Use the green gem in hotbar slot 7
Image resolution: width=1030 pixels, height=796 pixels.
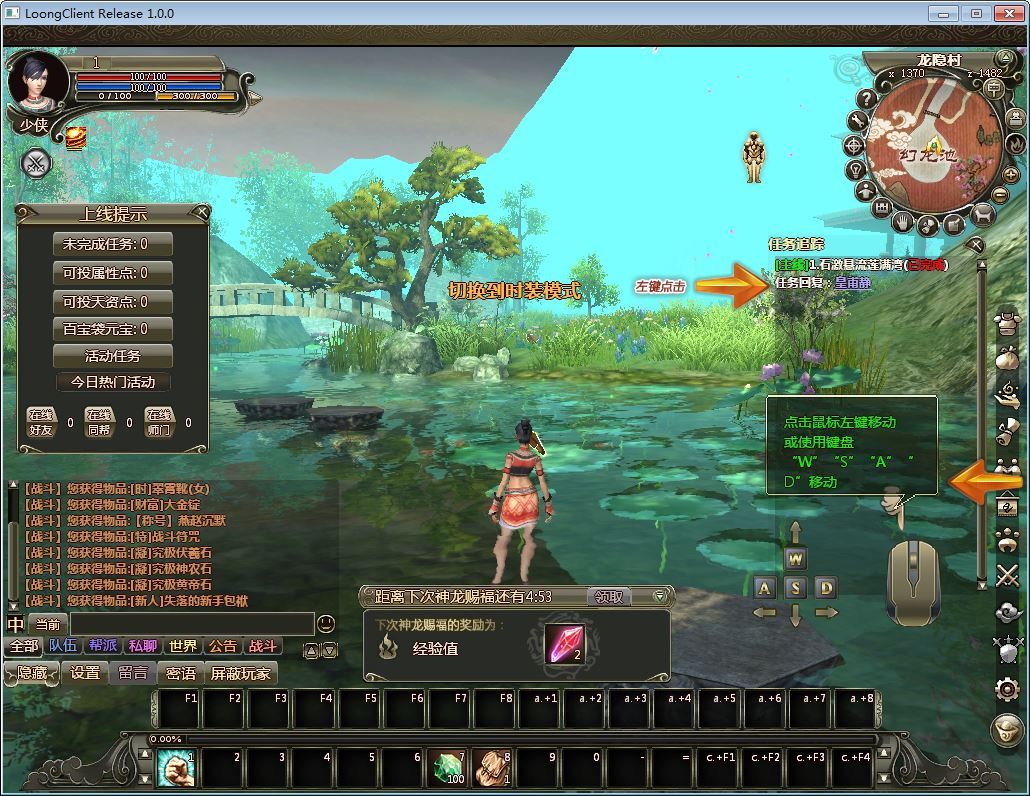coord(449,768)
